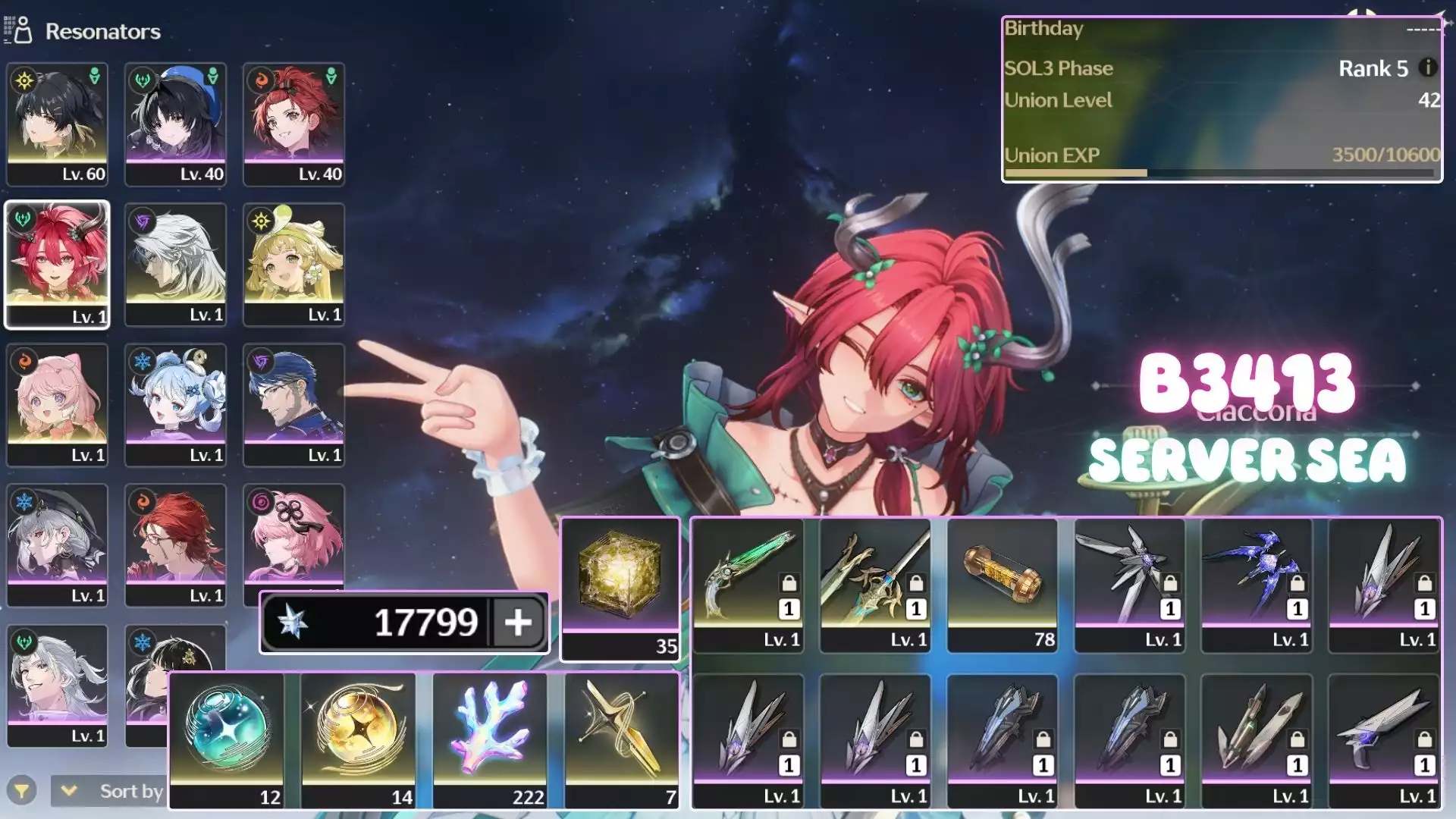Screen dimensions: 1456x819
Task: Select the iridescent coral item with 222
Action: pos(491,739)
